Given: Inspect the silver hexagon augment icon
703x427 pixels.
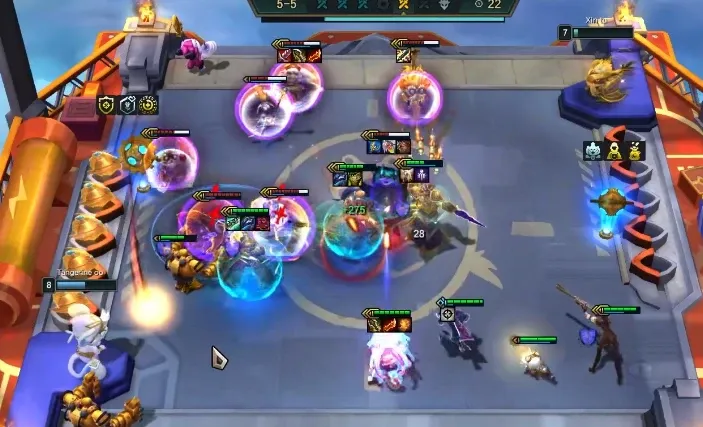Looking at the screenshot, I should tap(127, 104).
